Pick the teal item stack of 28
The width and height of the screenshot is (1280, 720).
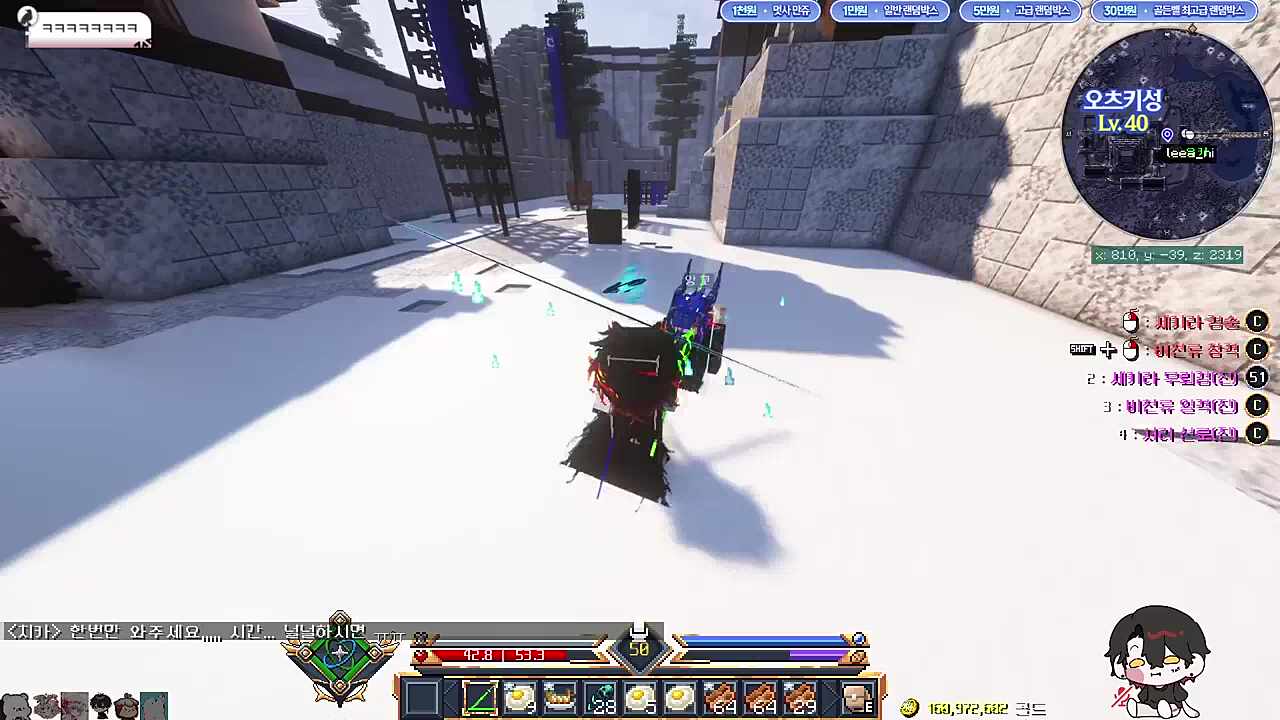601,697
